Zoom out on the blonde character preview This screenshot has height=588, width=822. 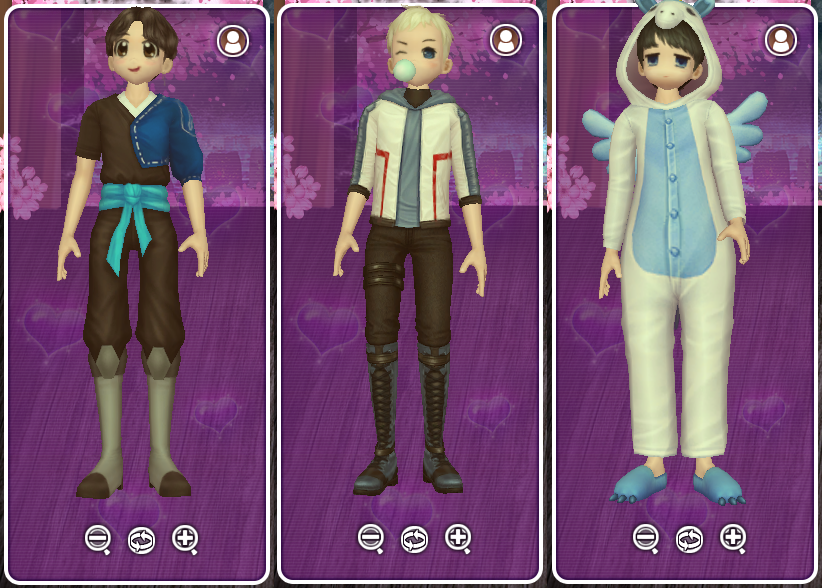click(x=370, y=537)
